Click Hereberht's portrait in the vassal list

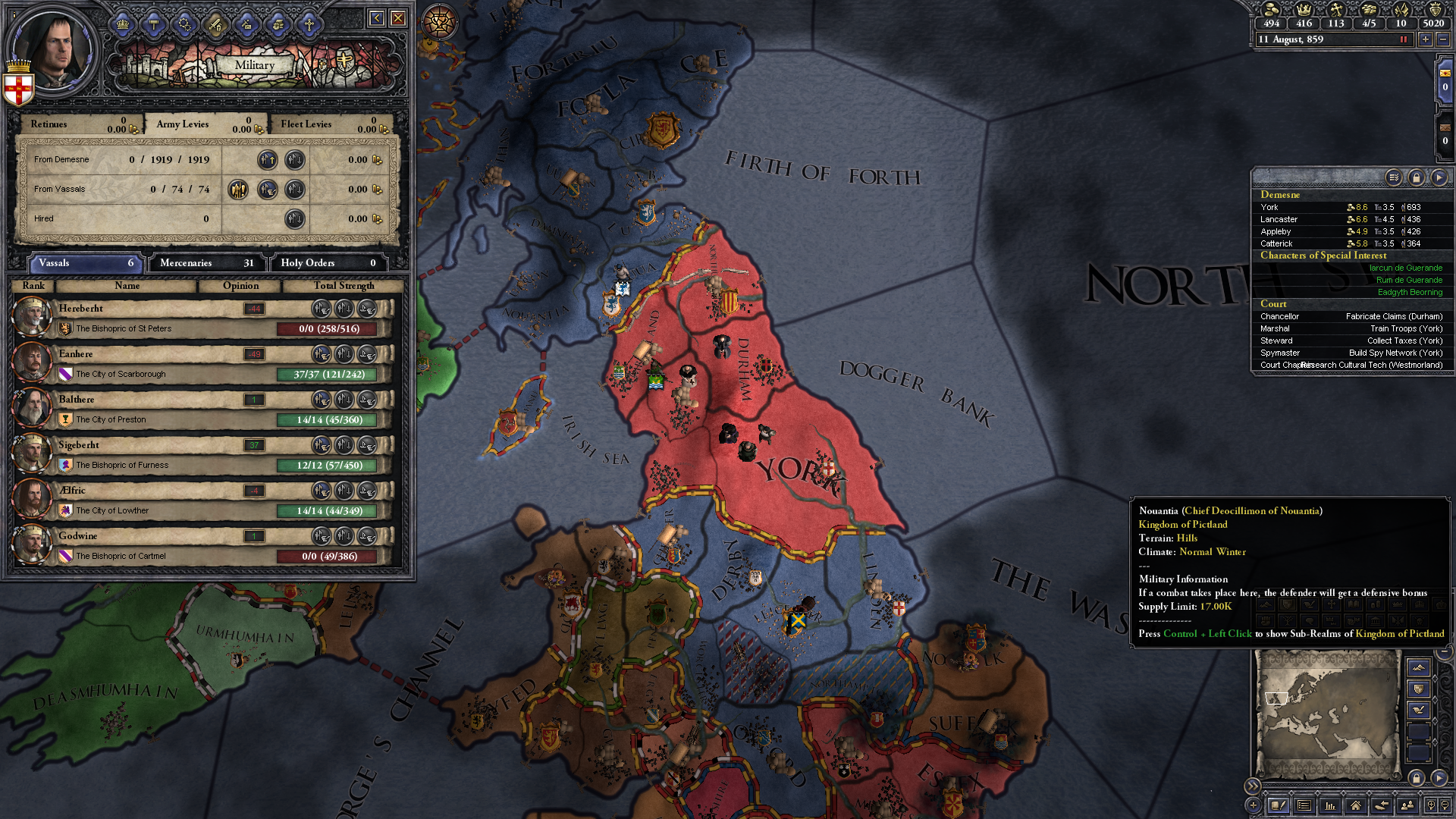(32, 316)
